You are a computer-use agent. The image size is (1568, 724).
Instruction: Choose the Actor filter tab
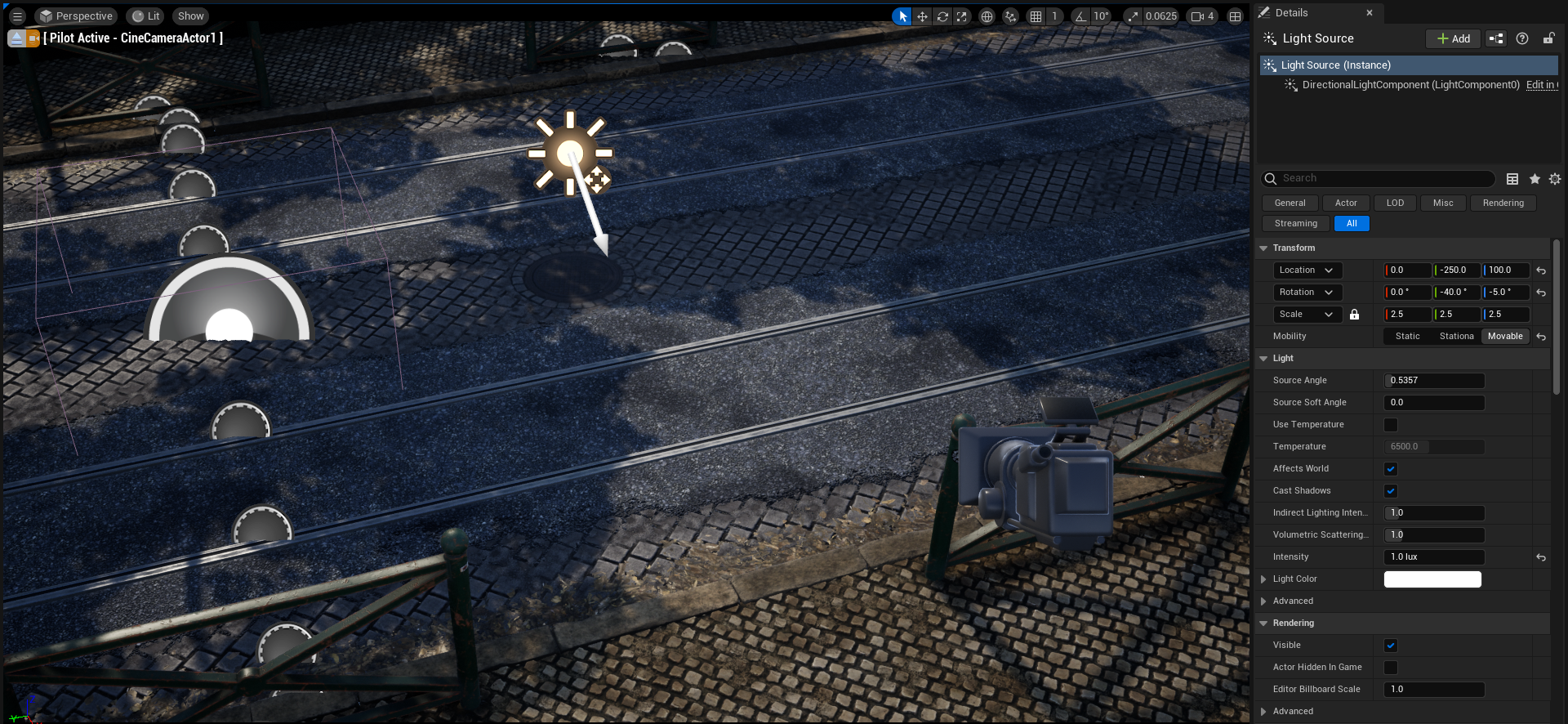pyautogui.click(x=1346, y=203)
